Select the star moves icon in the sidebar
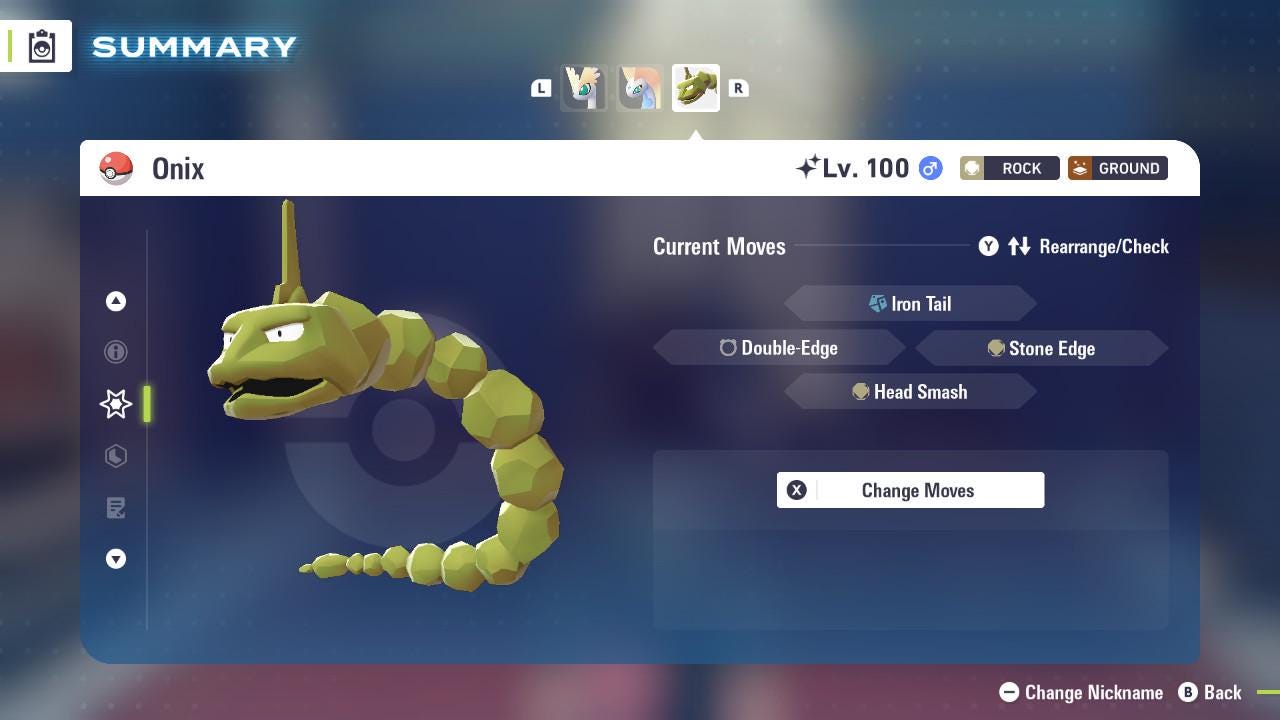The height and width of the screenshot is (720, 1280). [116, 404]
